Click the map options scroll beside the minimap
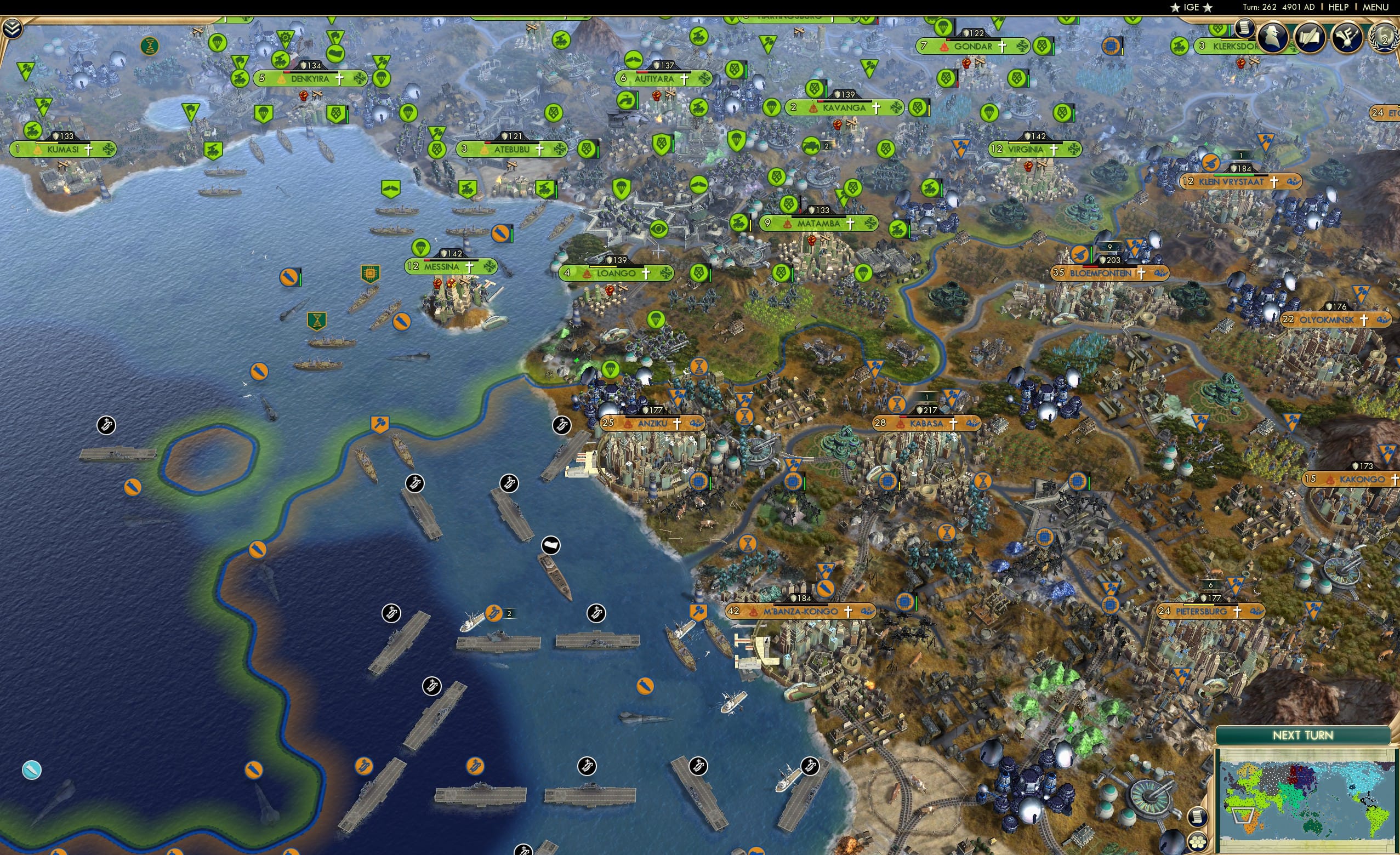This screenshot has height=855, width=1400. pos(1198,817)
